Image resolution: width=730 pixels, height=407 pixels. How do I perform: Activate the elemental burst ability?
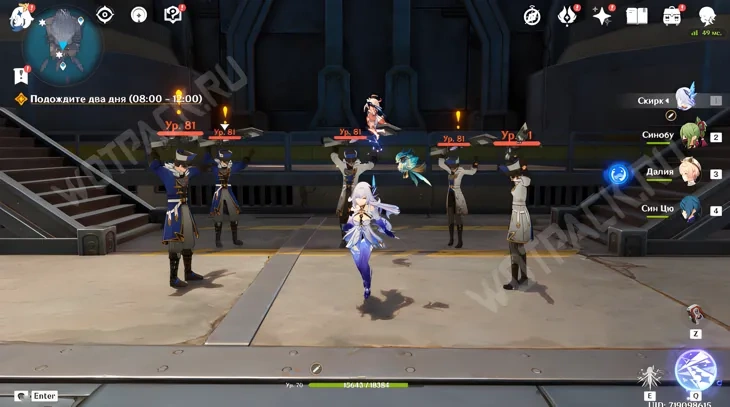point(695,370)
